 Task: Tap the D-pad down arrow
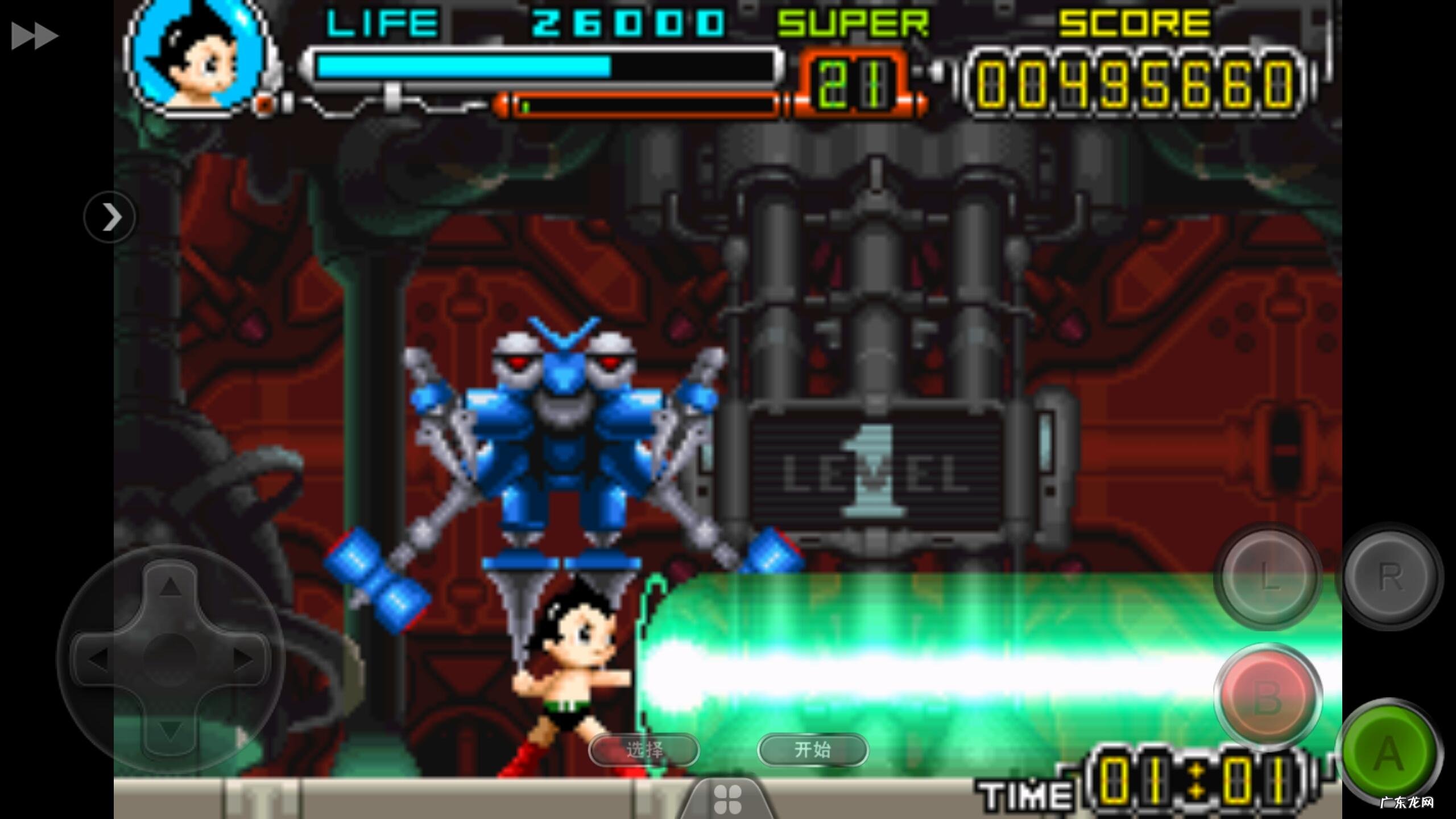(x=169, y=730)
